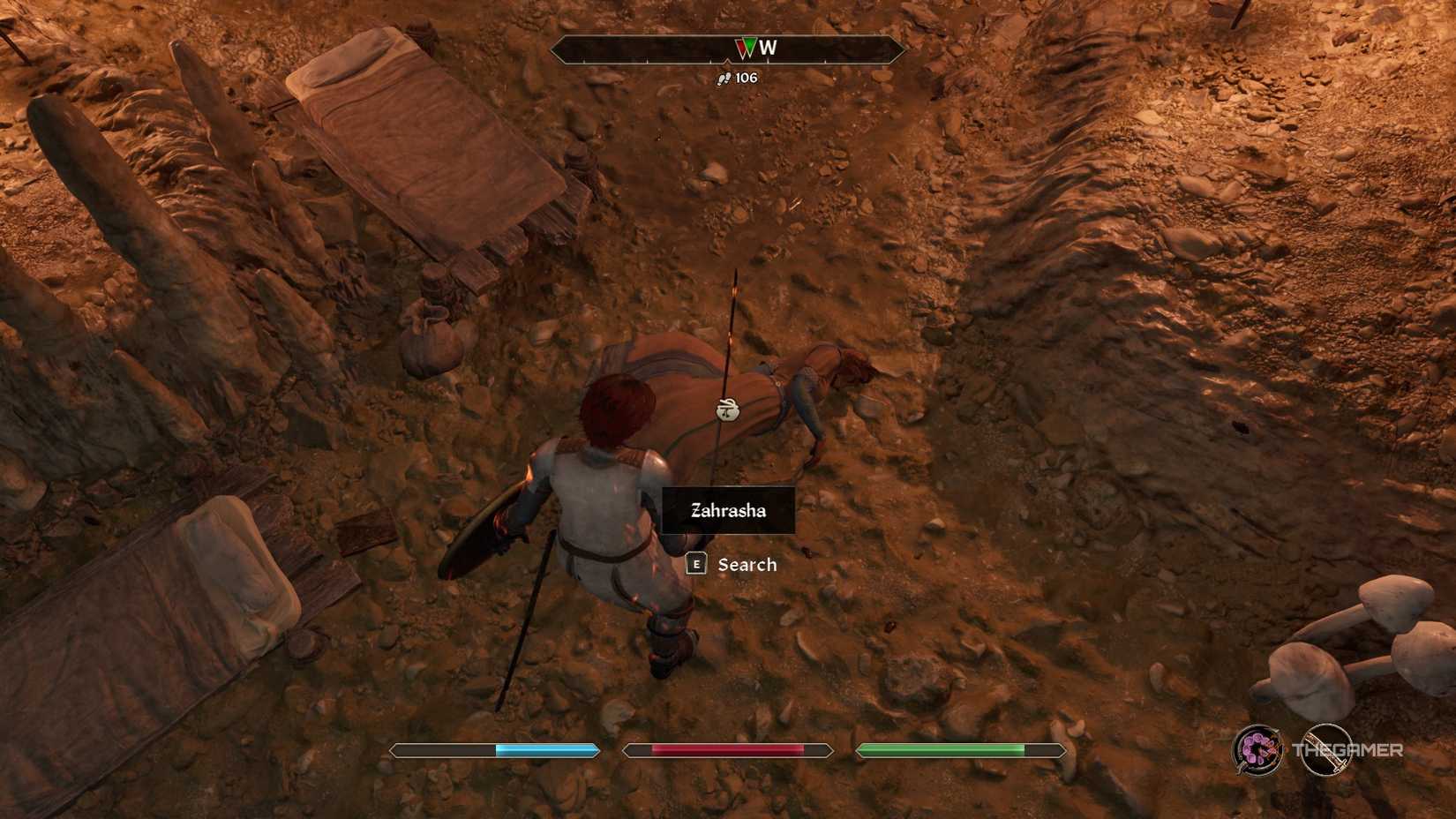
Task: Click the loot pouch icon above Zahrasha's body
Action: coord(725,409)
